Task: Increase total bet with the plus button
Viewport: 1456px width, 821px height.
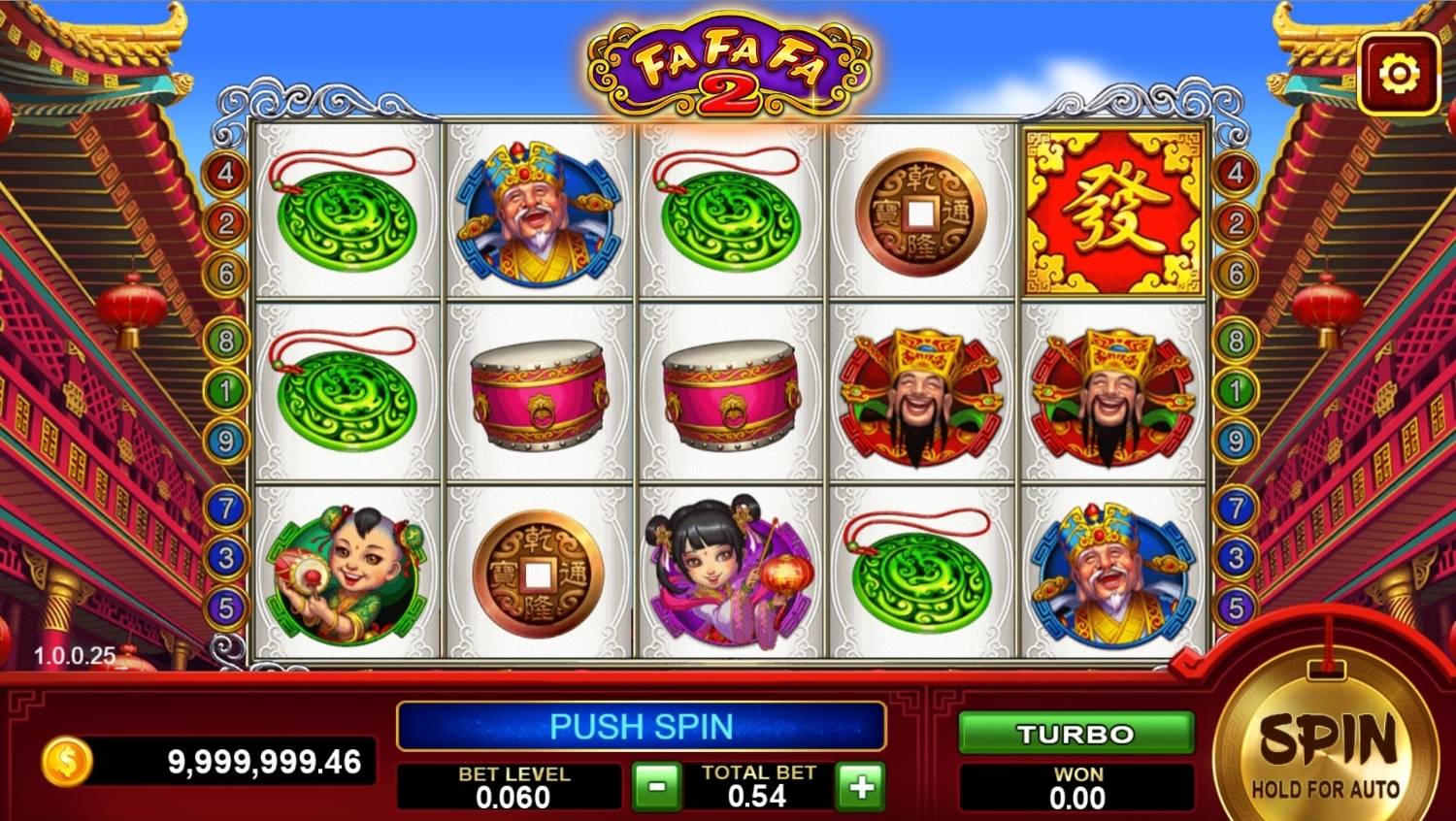Action: point(861,786)
